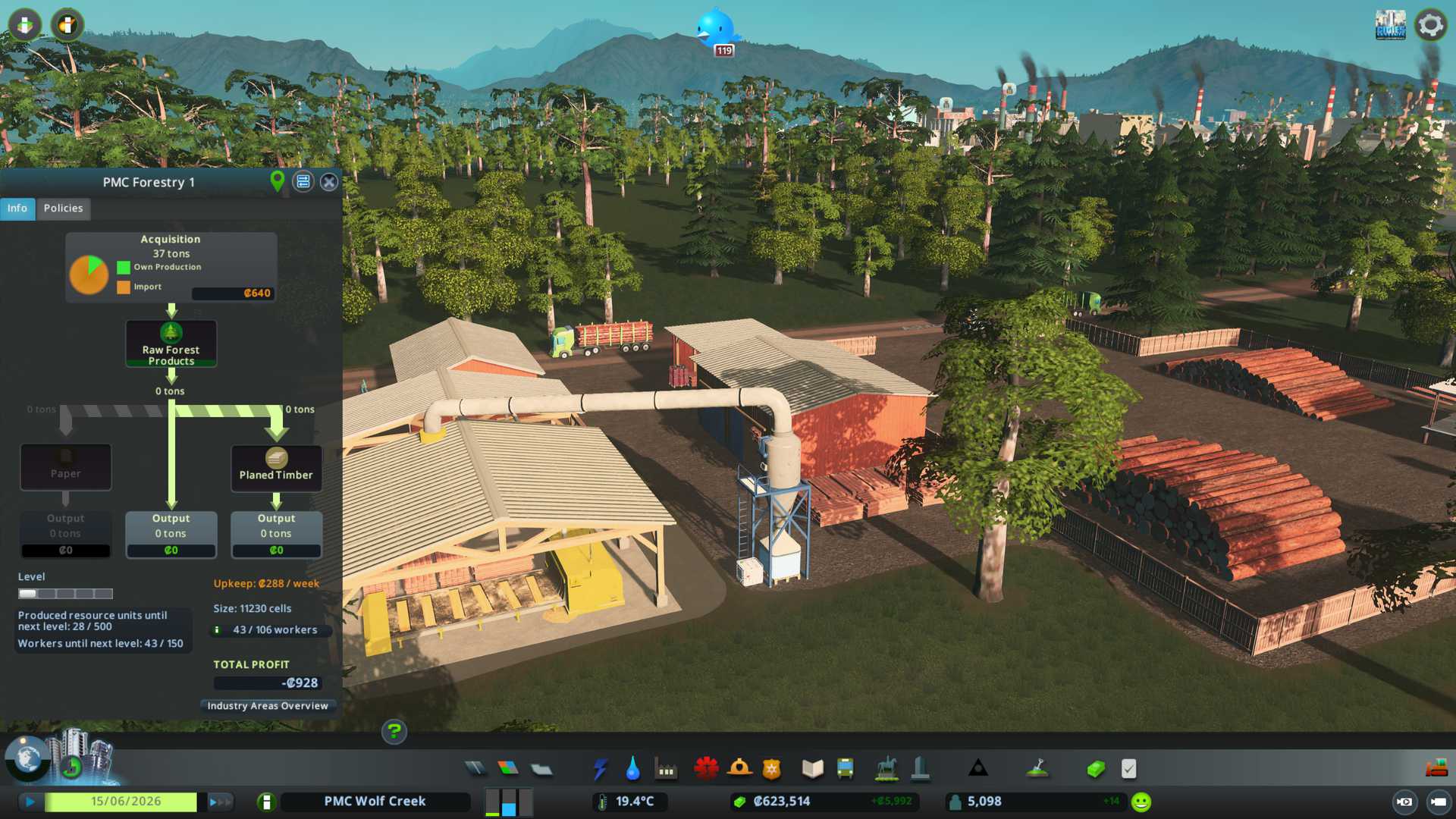
Task: Open the Public Transport bus menu
Action: coord(845,769)
